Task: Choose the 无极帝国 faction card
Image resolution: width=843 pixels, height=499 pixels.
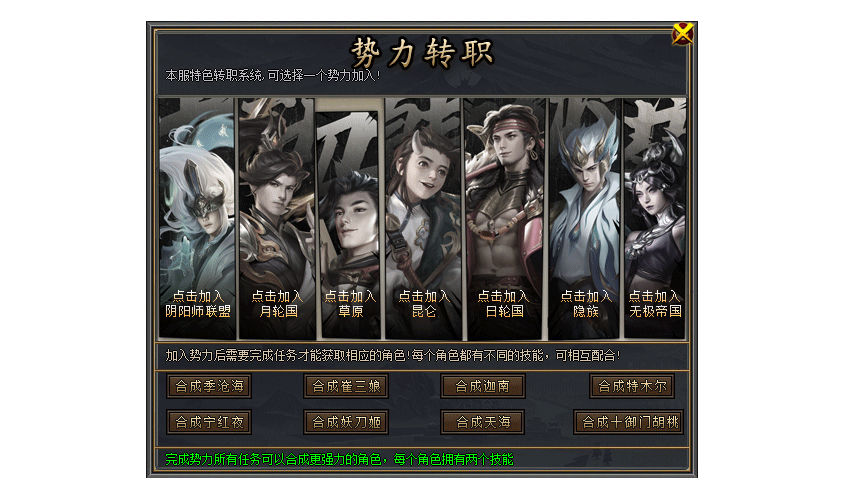Action: [655, 220]
